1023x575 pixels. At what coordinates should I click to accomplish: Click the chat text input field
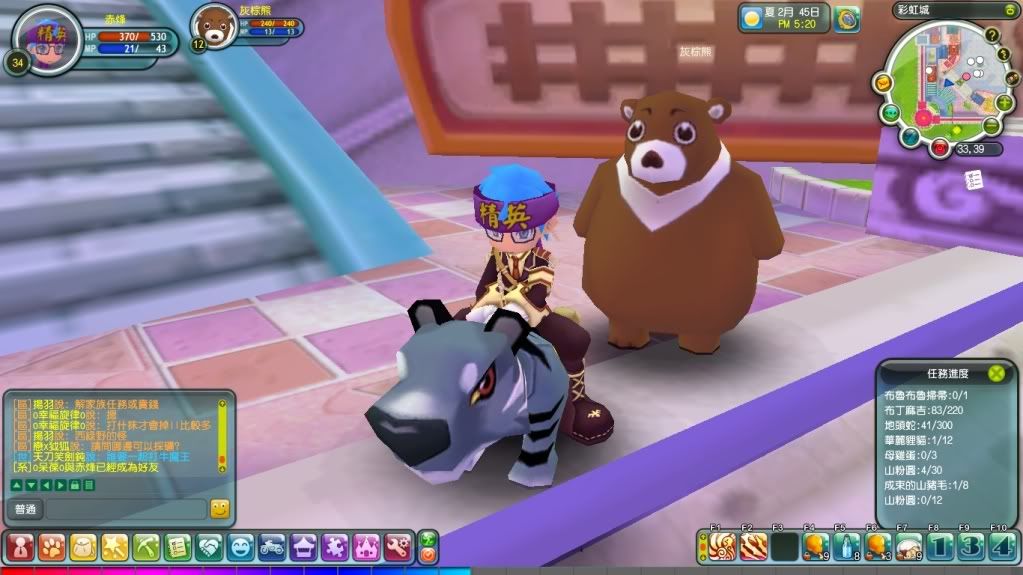point(126,509)
